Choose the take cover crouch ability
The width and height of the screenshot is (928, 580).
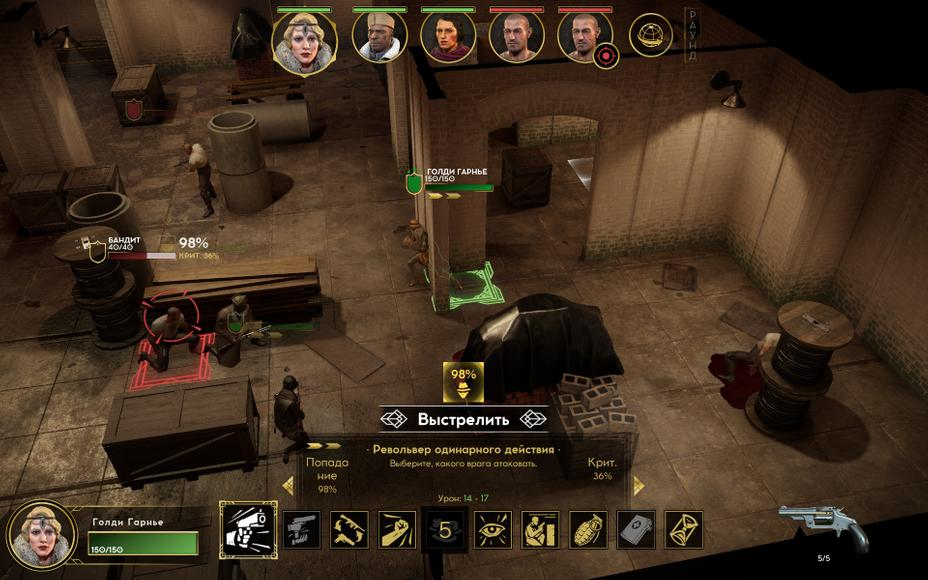540,530
